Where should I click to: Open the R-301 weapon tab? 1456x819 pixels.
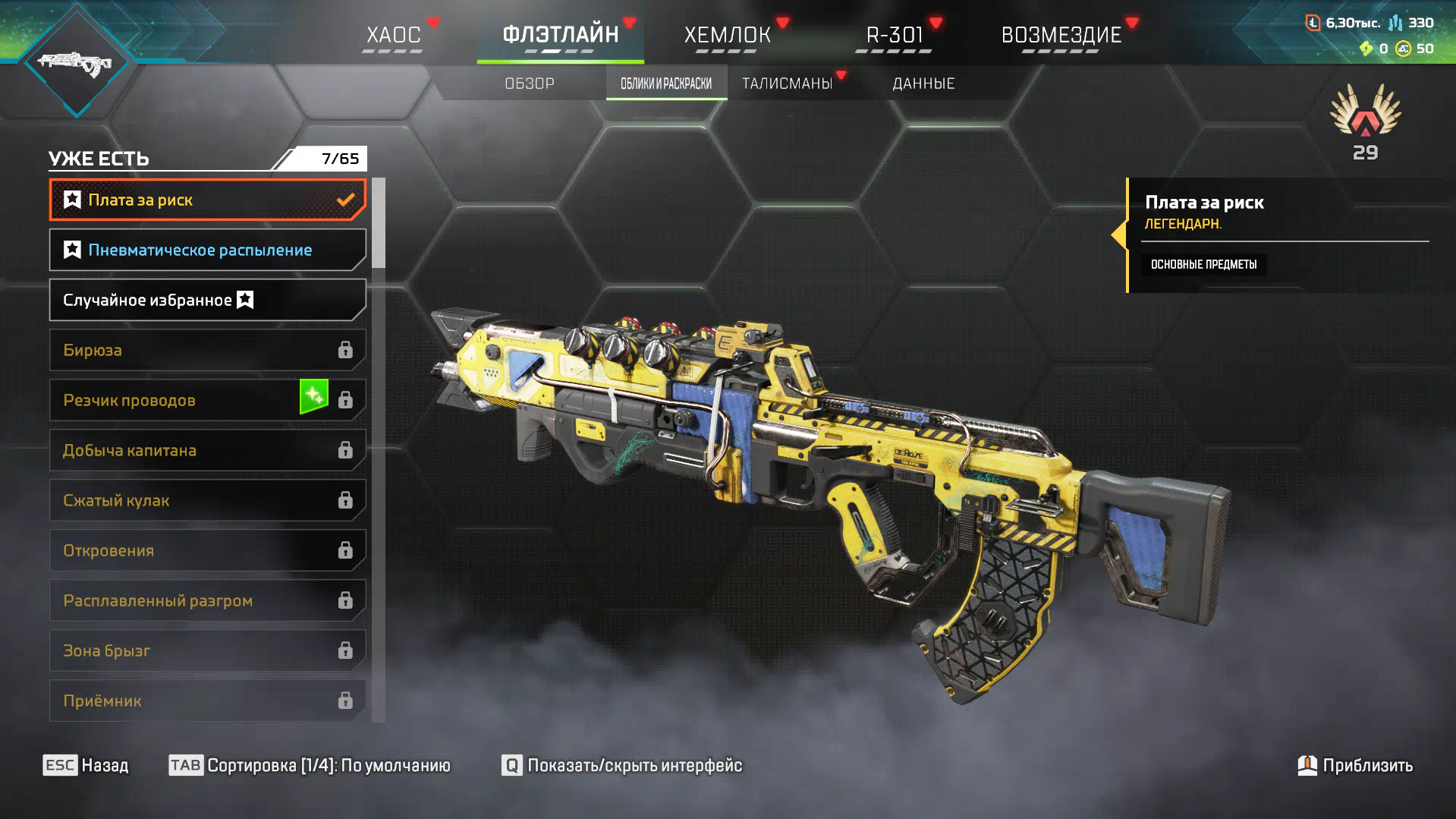click(x=894, y=35)
